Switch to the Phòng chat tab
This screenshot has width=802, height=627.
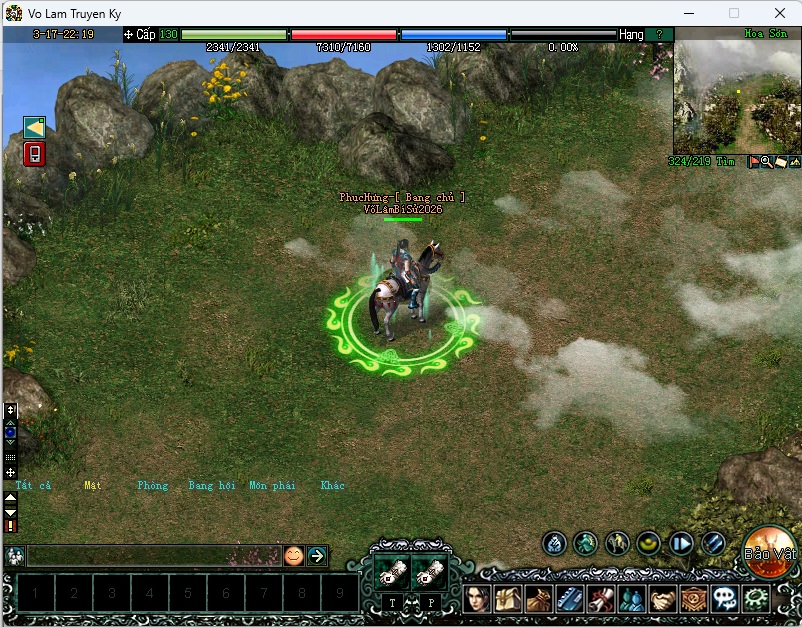click(153, 486)
